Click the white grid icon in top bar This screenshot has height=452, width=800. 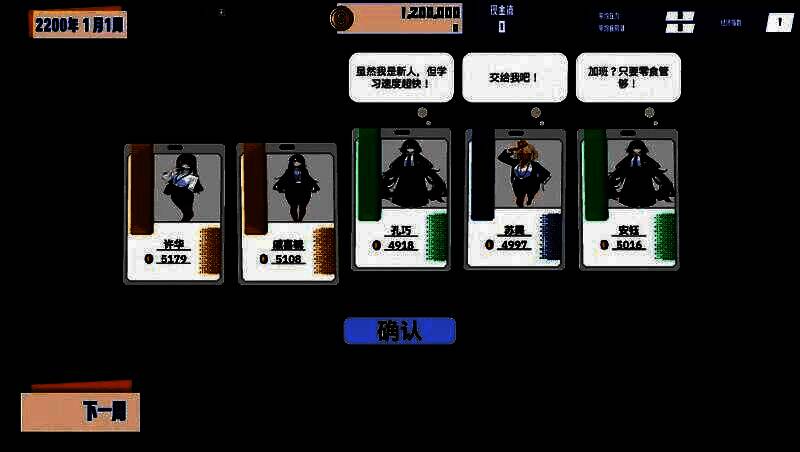click(680, 22)
